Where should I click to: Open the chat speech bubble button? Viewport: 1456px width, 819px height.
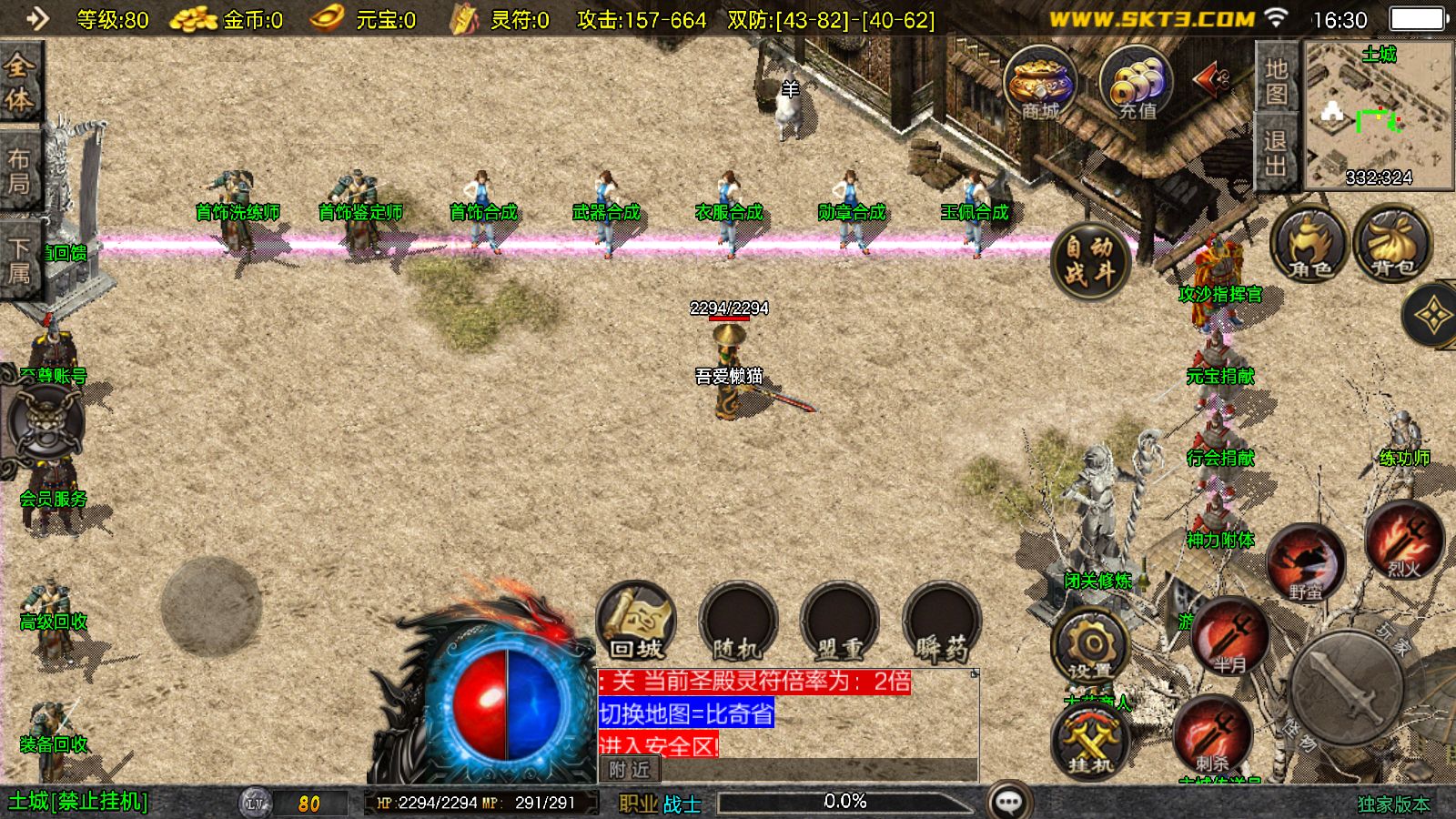click(1008, 802)
